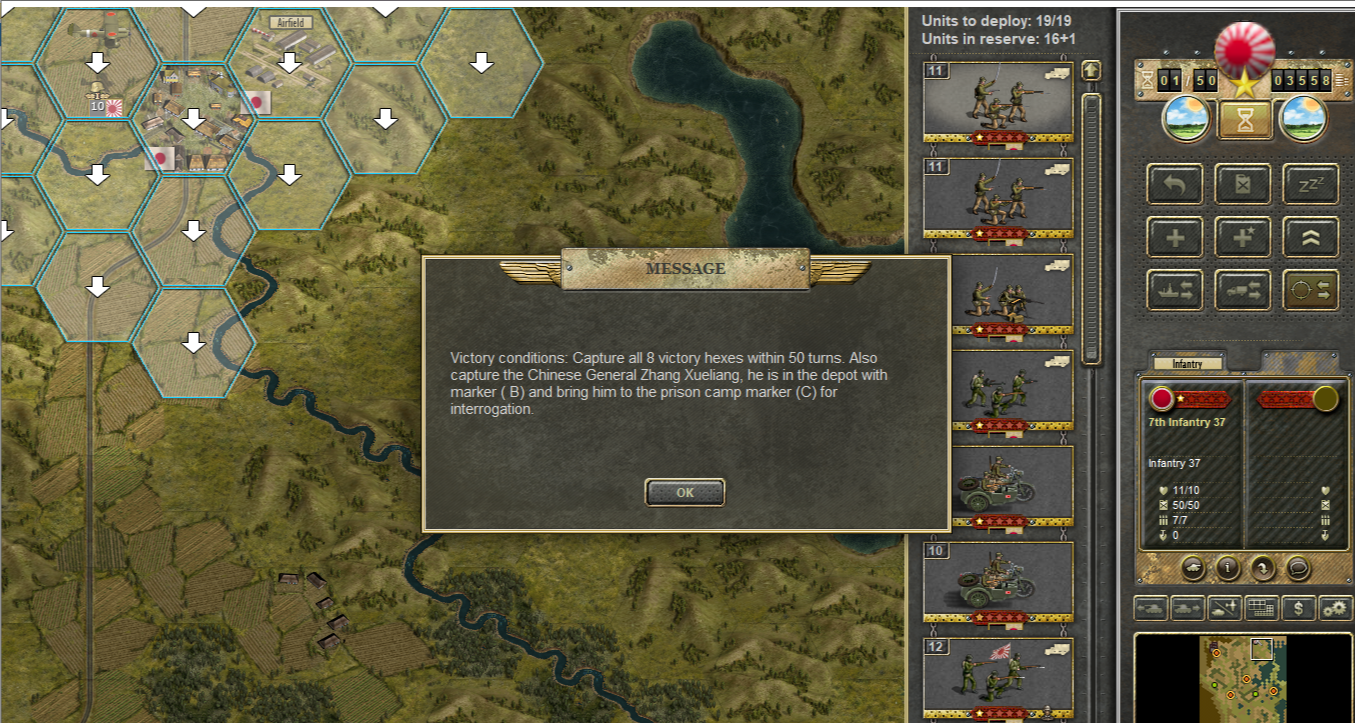The image size is (1355, 723).
Task: Dismiss the victory conditions message with OK
Action: coord(685,492)
